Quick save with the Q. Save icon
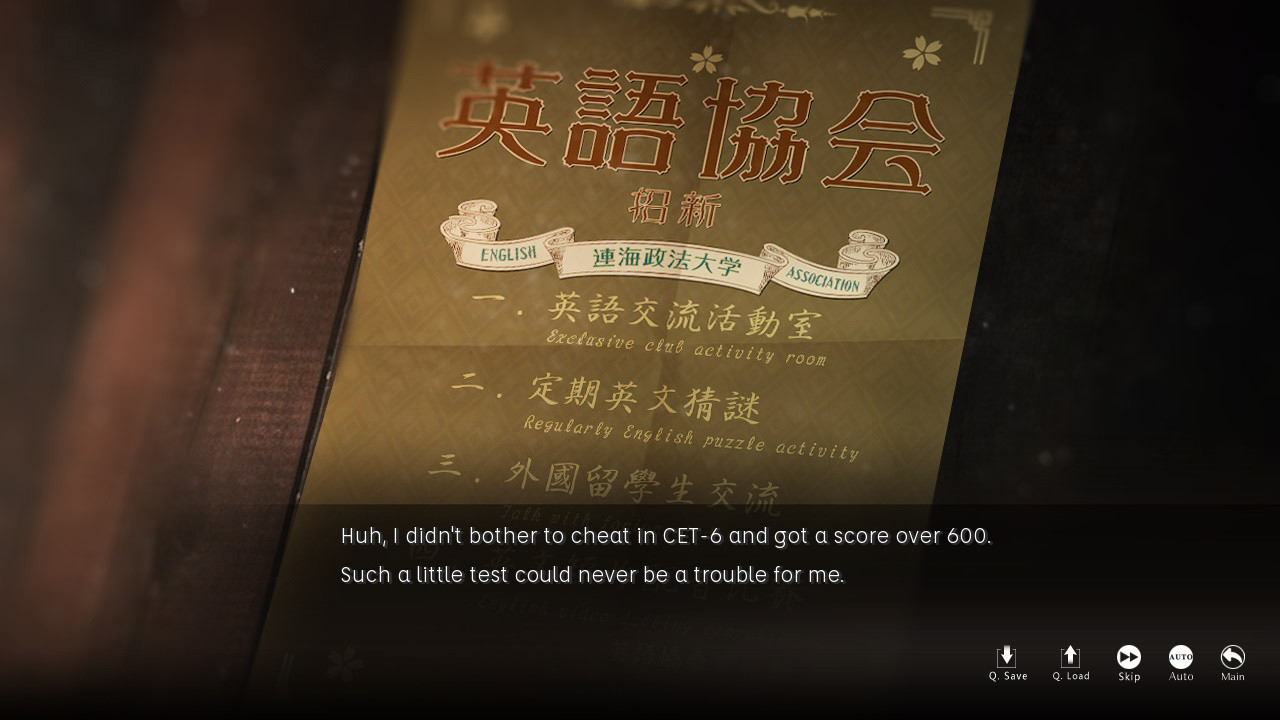 point(1007,662)
